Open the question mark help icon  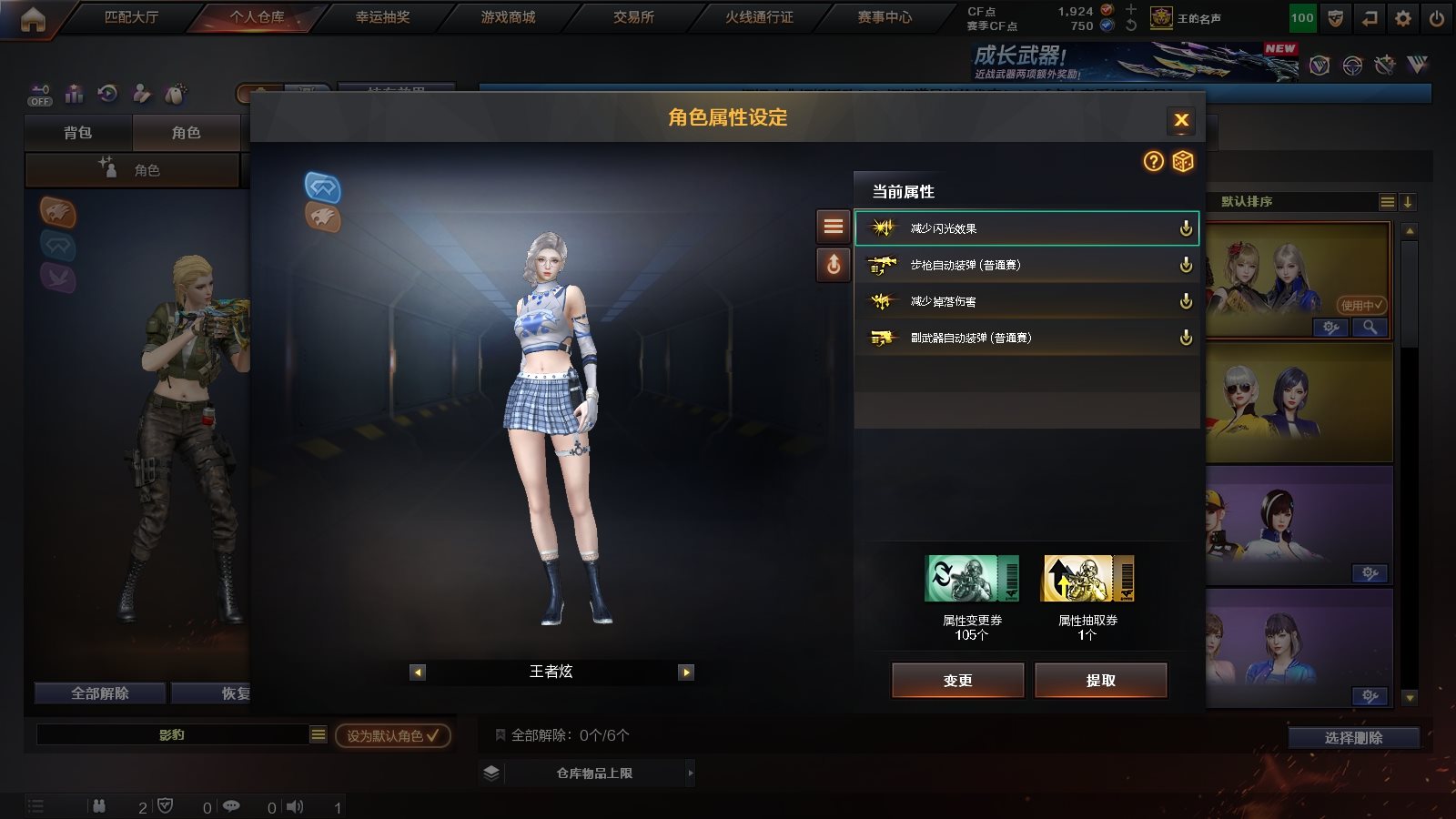click(x=1153, y=162)
